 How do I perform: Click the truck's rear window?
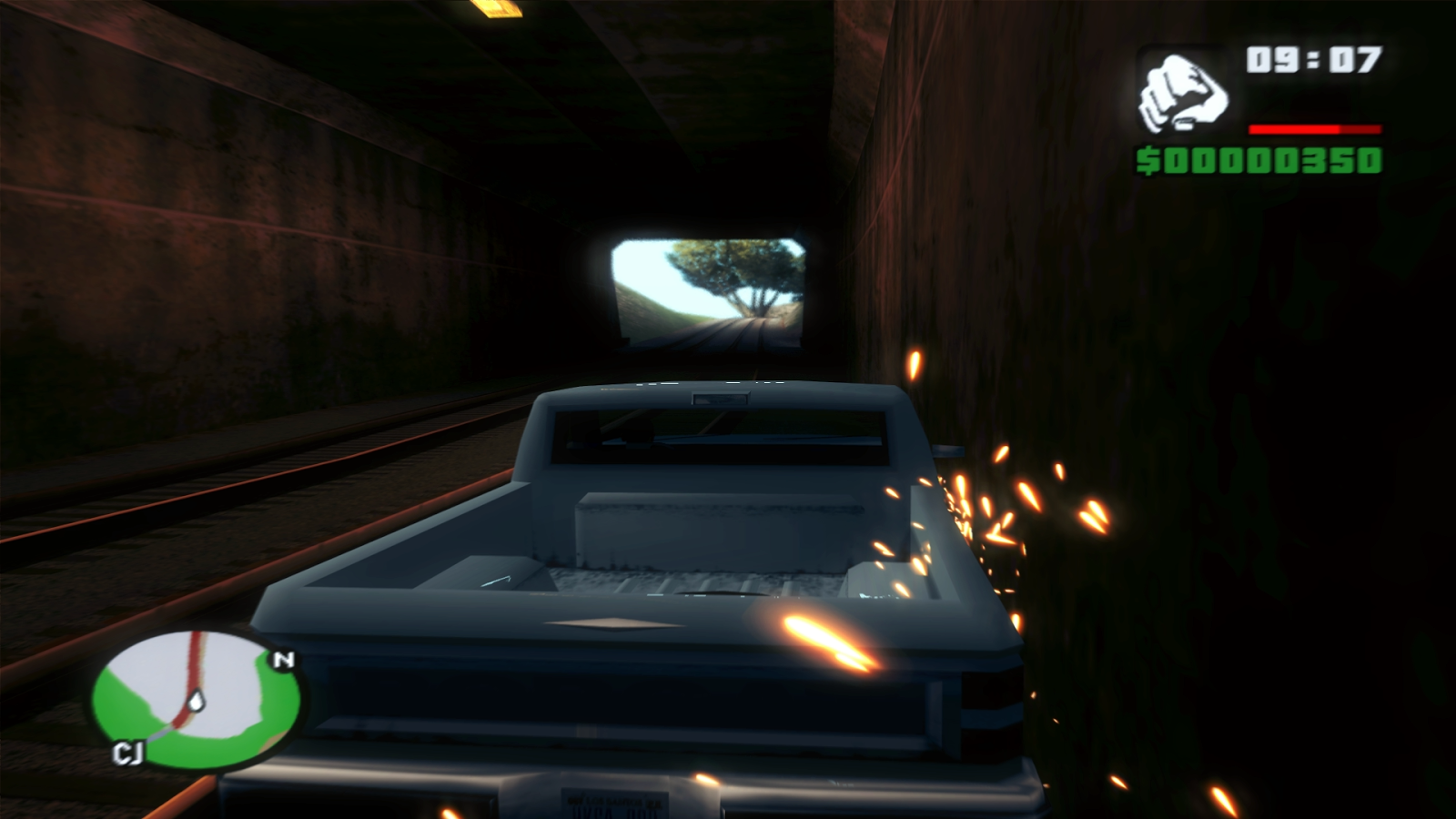(x=719, y=437)
